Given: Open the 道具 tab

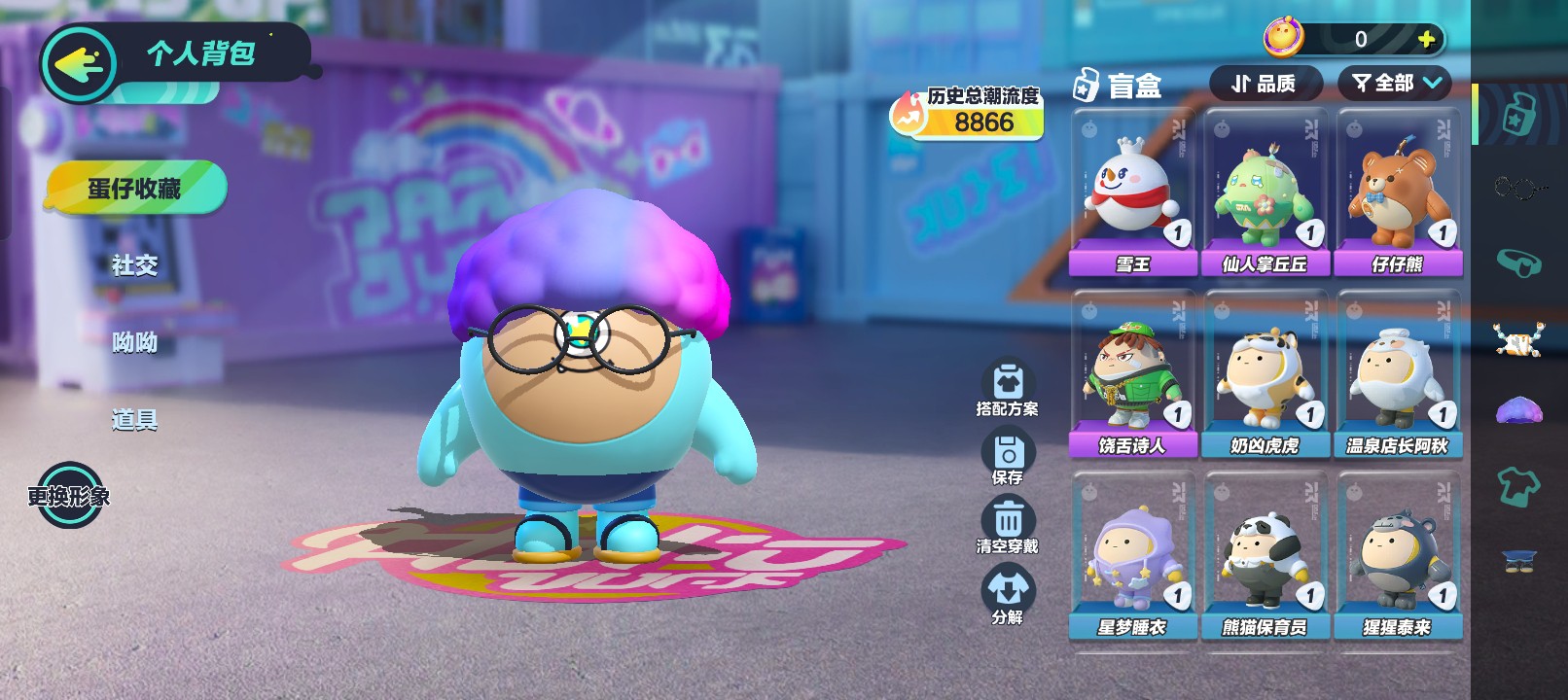Looking at the screenshot, I should coord(134,420).
